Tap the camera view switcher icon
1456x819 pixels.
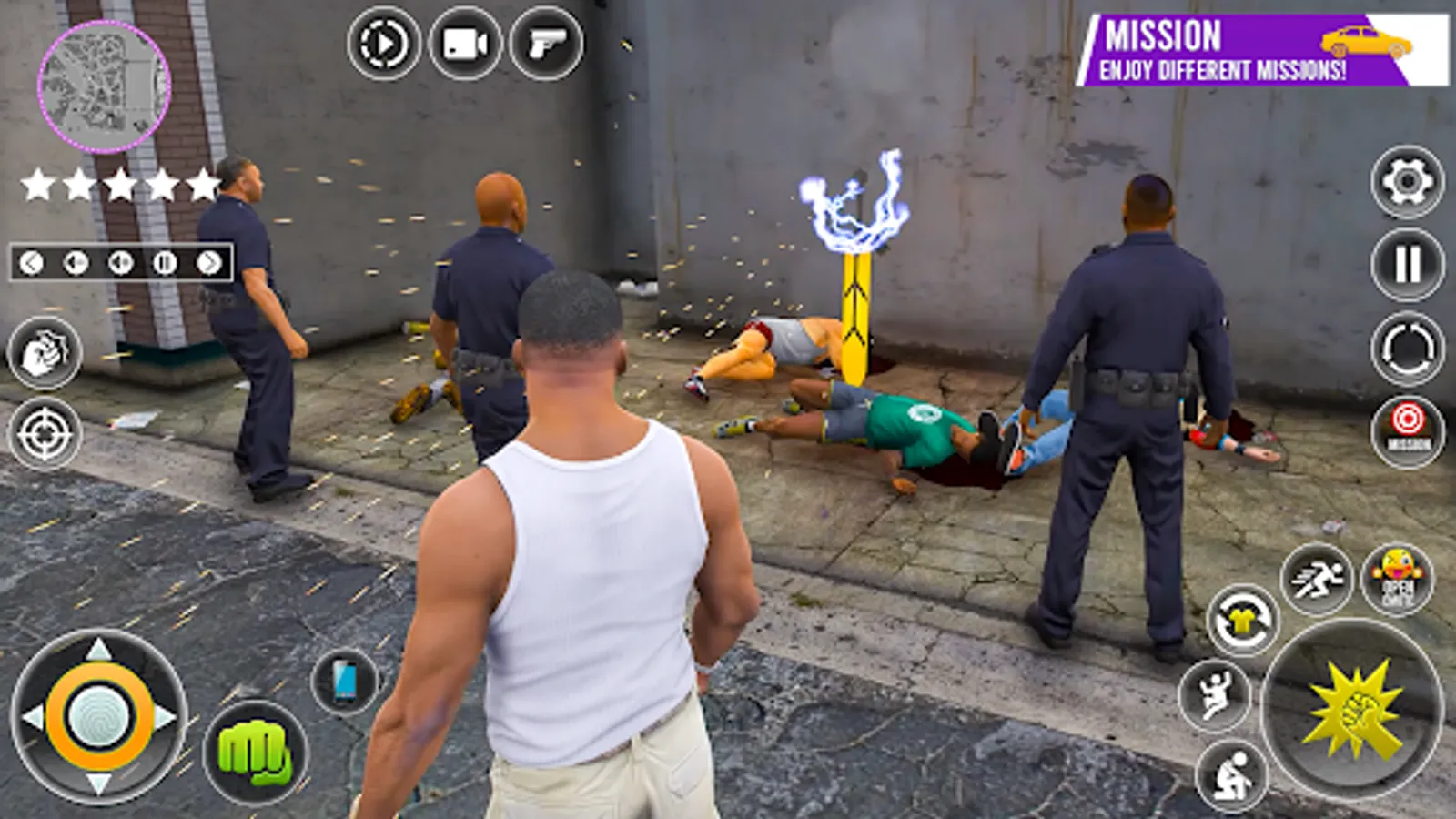click(383, 42)
